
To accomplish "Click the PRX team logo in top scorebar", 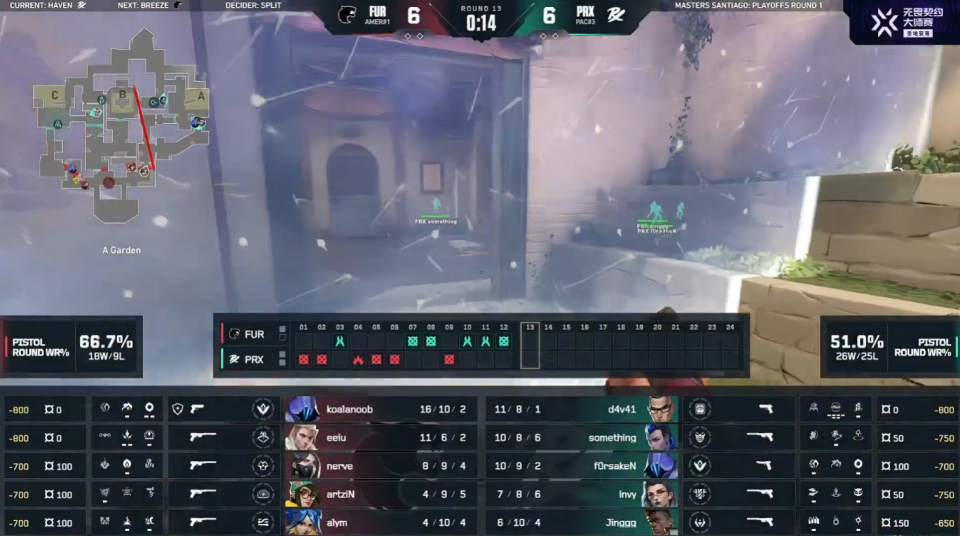I will click(618, 16).
